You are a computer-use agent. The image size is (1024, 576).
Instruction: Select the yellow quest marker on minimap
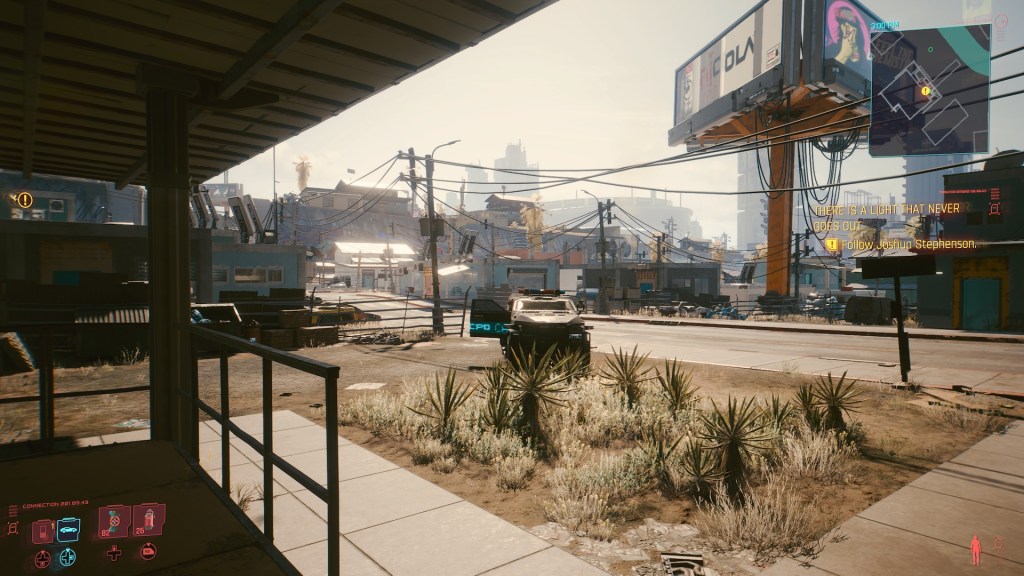point(925,91)
